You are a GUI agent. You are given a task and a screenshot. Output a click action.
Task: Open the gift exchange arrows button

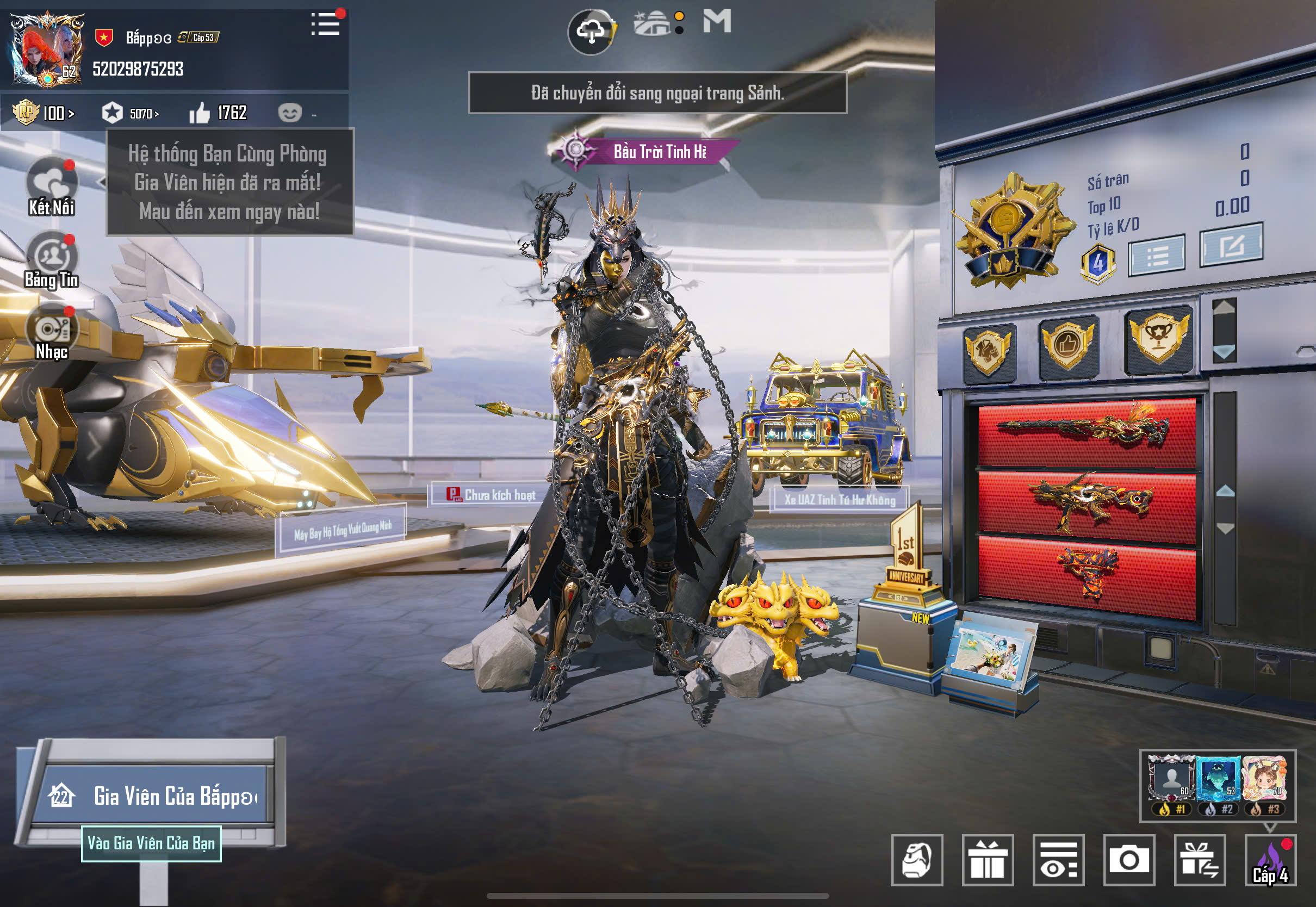point(1200,860)
